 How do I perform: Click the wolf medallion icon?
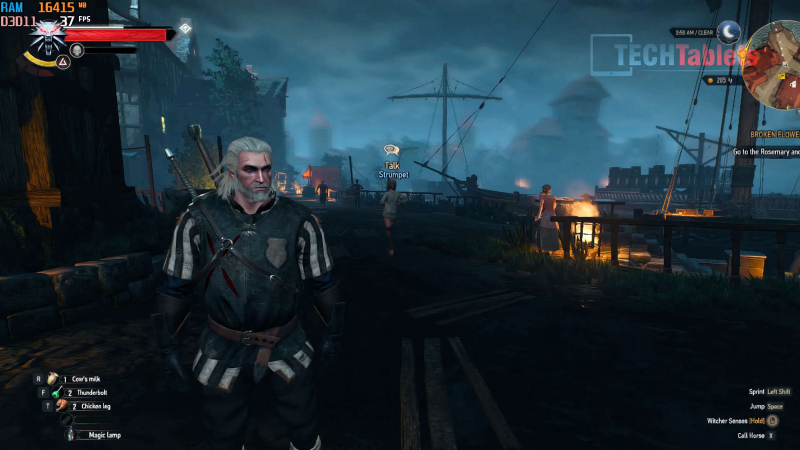[x=46, y=36]
